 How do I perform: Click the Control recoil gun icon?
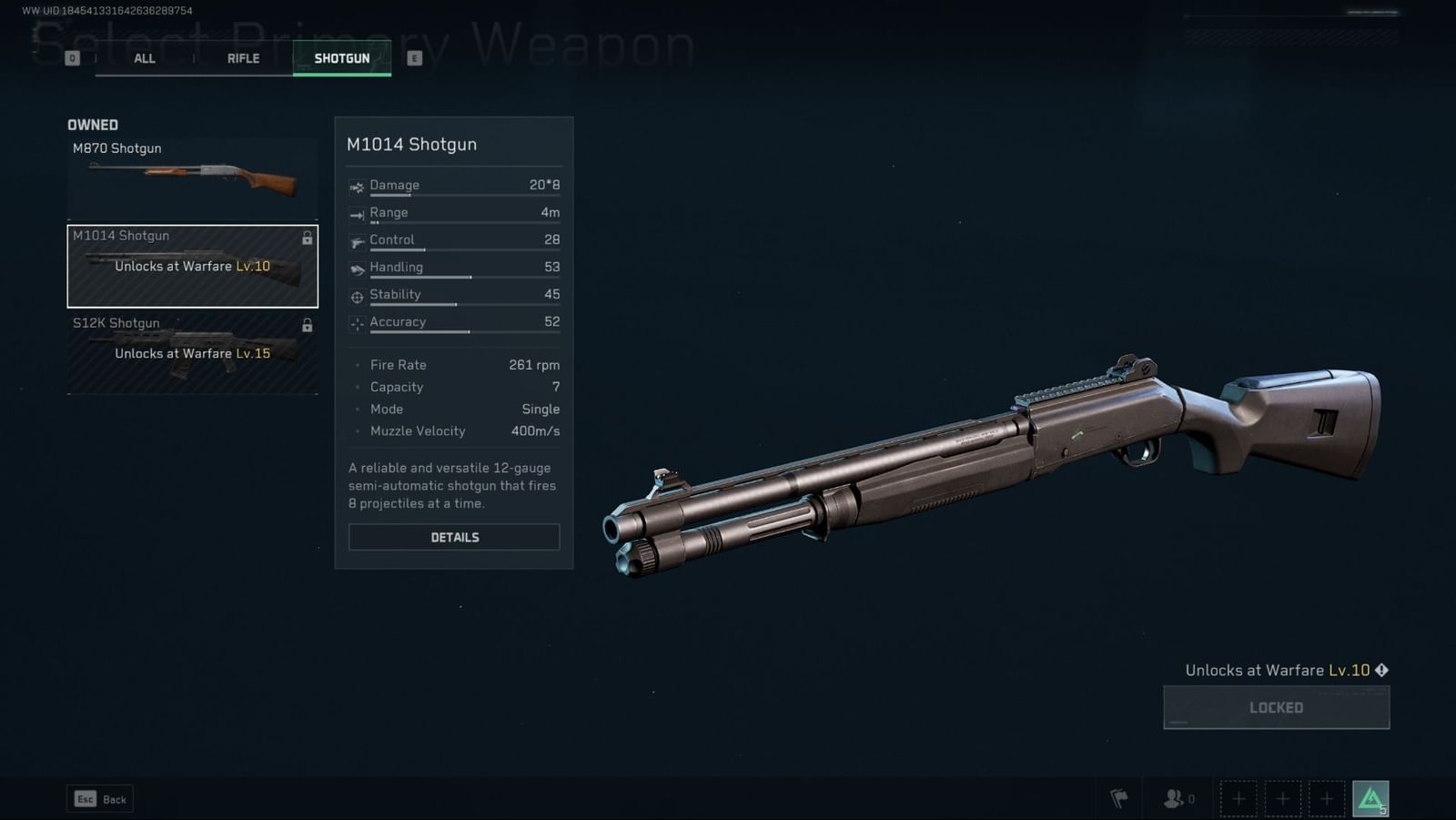tap(357, 240)
